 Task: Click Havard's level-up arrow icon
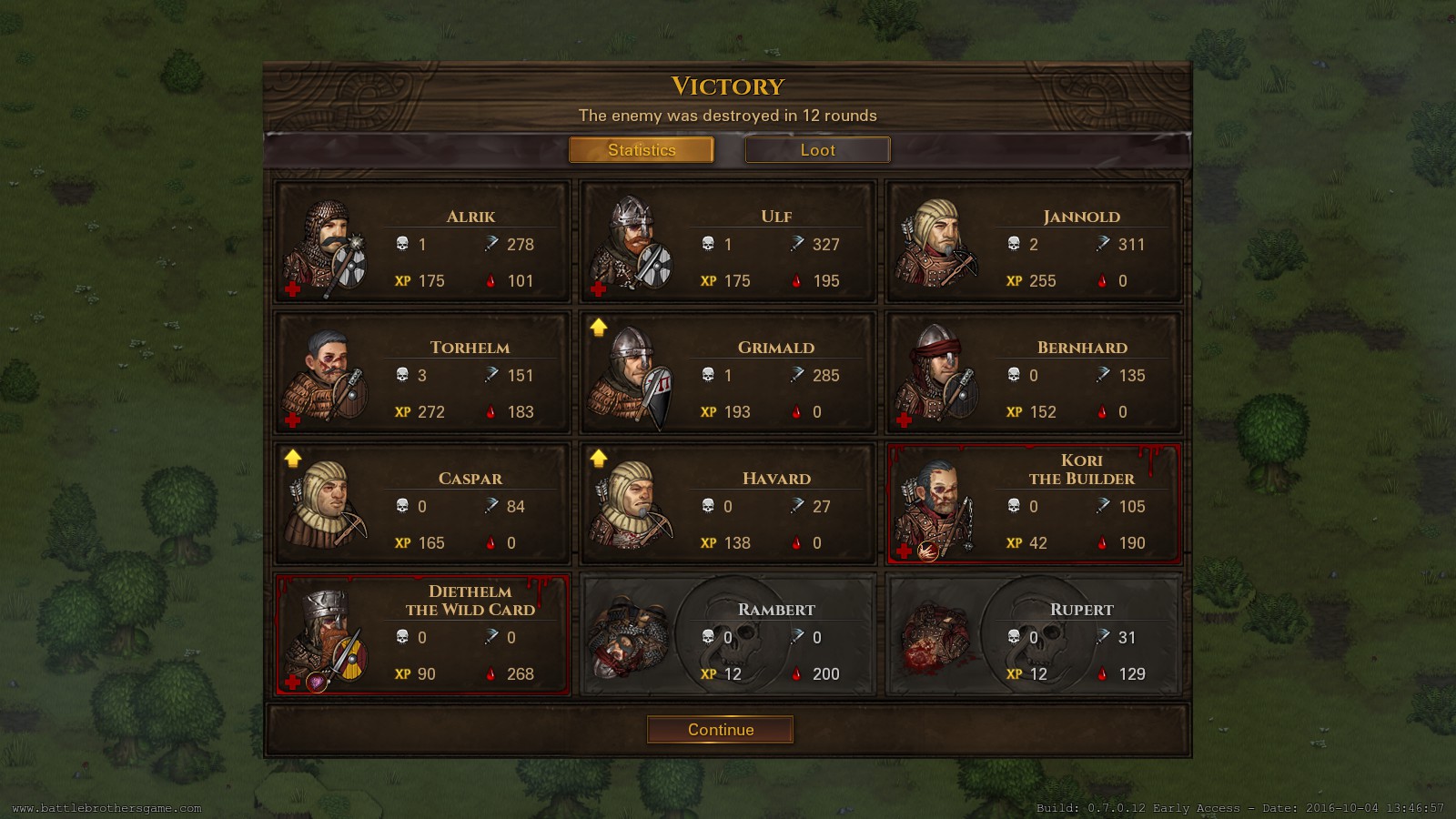pos(599,459)
